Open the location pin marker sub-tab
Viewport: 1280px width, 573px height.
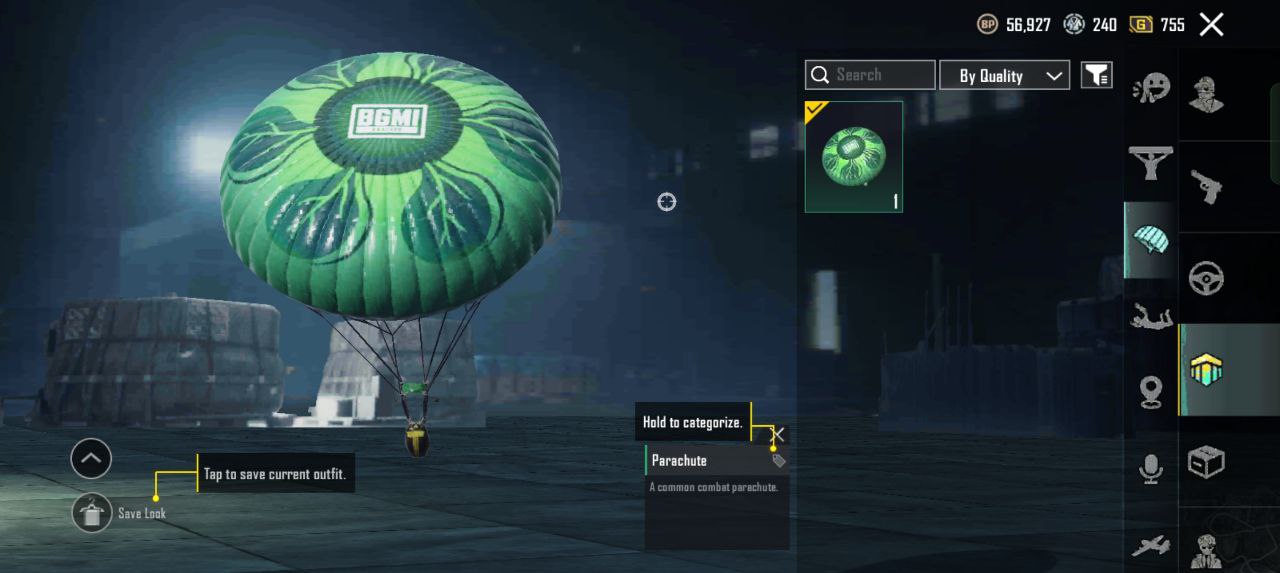(x=1151, y=392)
